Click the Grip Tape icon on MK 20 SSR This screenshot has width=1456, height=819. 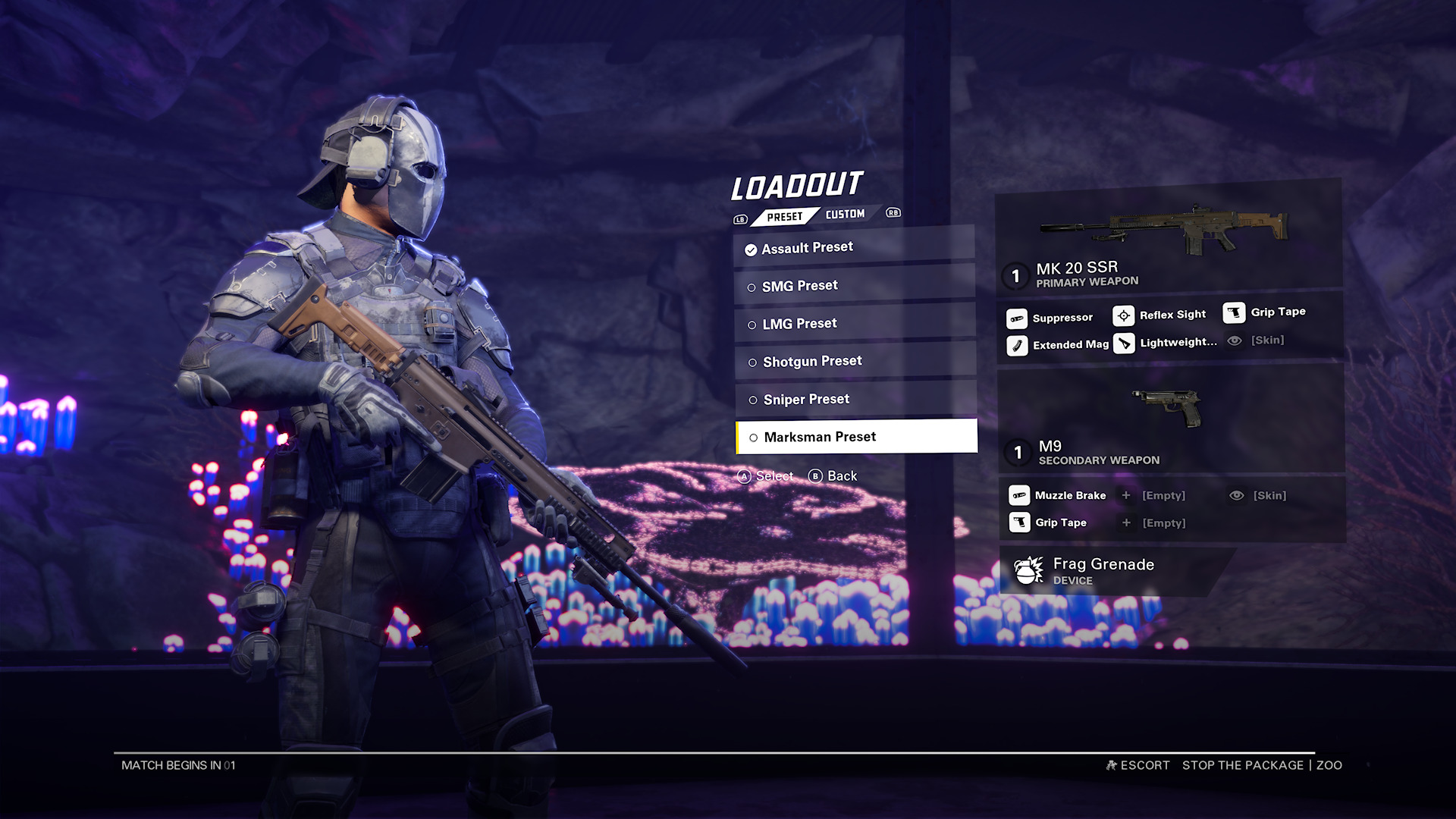click(x=1237, y=312)
